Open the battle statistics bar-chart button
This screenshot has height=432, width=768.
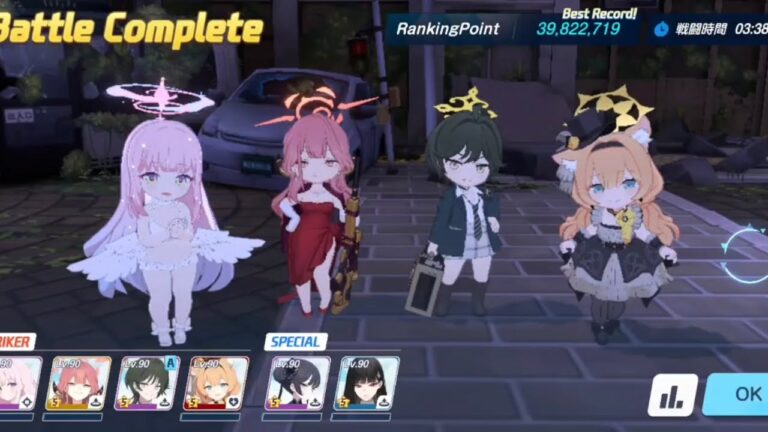[x=672, y=395]
